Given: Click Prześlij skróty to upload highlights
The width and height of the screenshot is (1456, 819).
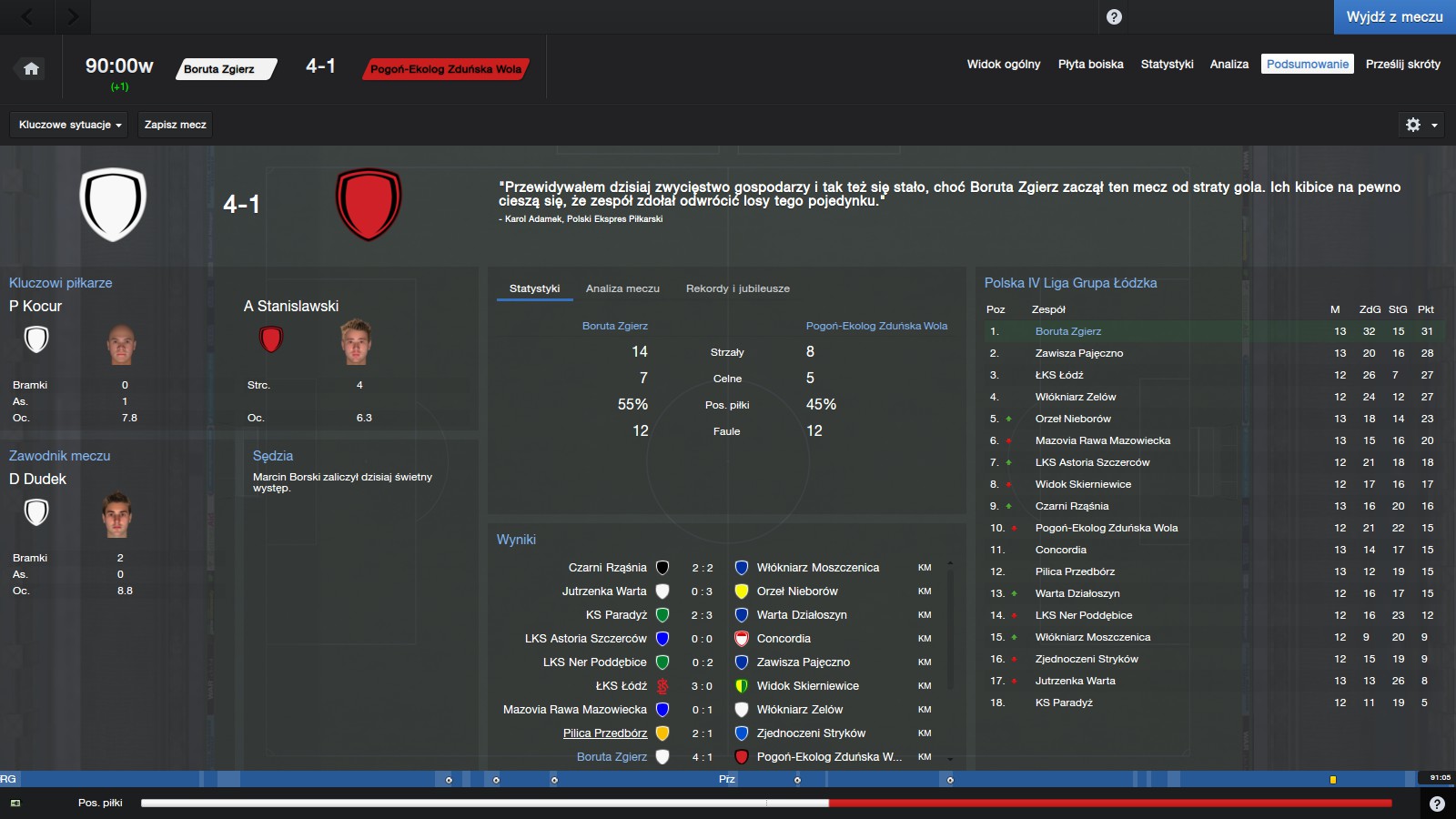Looking at the screenshot, I should pyautogui.click(x=1402, y=65).
